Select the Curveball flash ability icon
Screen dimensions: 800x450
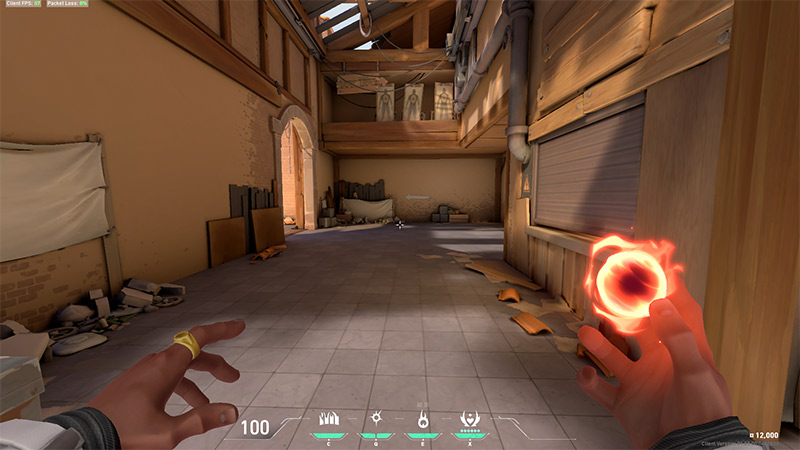376,419
